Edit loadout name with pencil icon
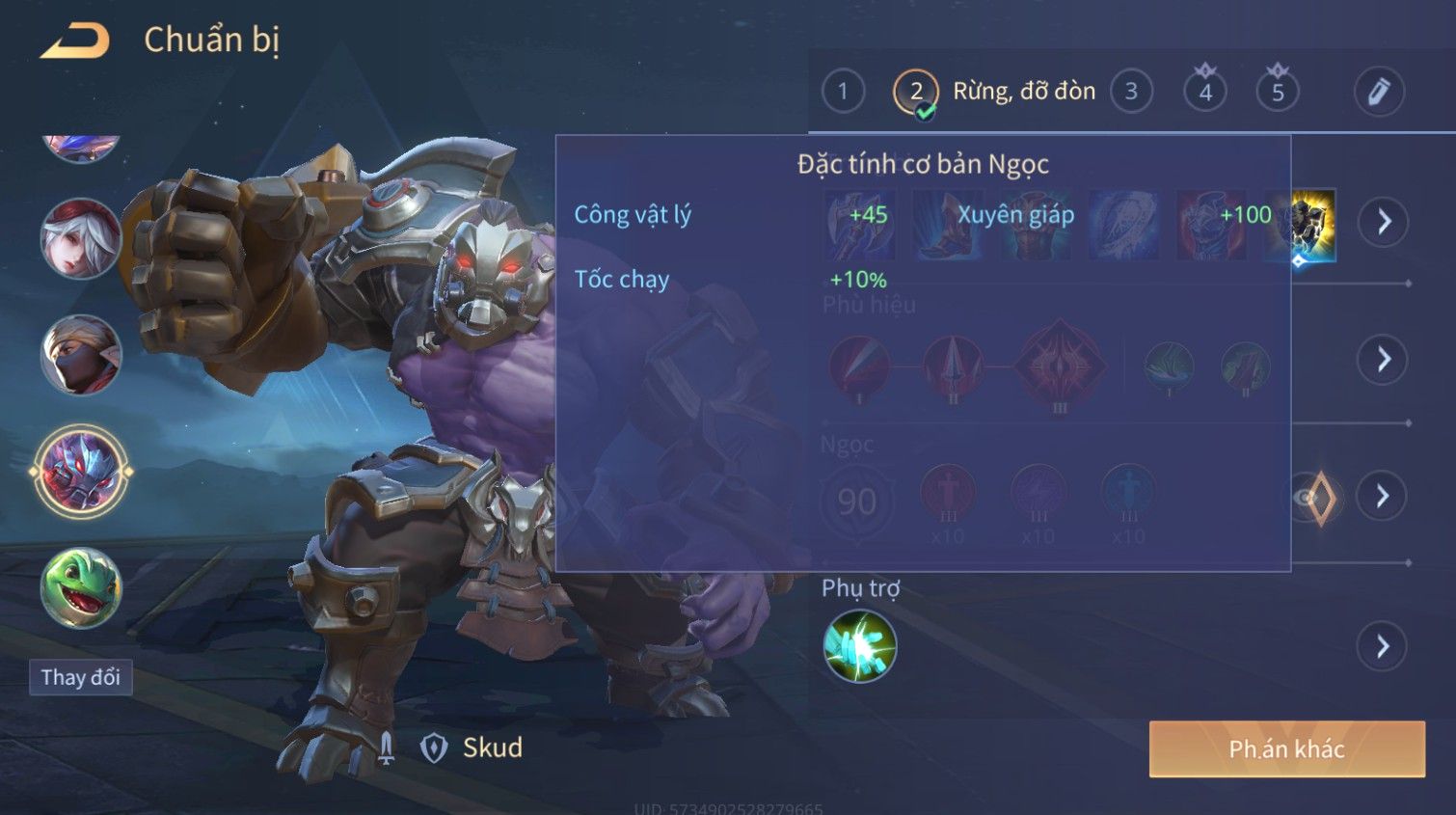 (1379, 92)
